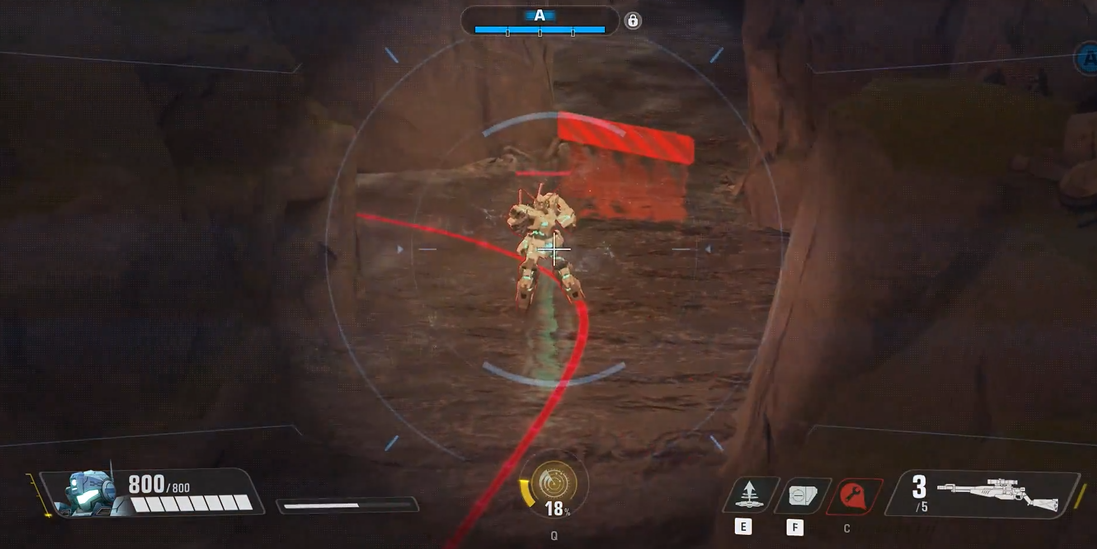This screenshot has height=549, width=1097.
Task: Click the mech pilot portrait
Action: 88,493
